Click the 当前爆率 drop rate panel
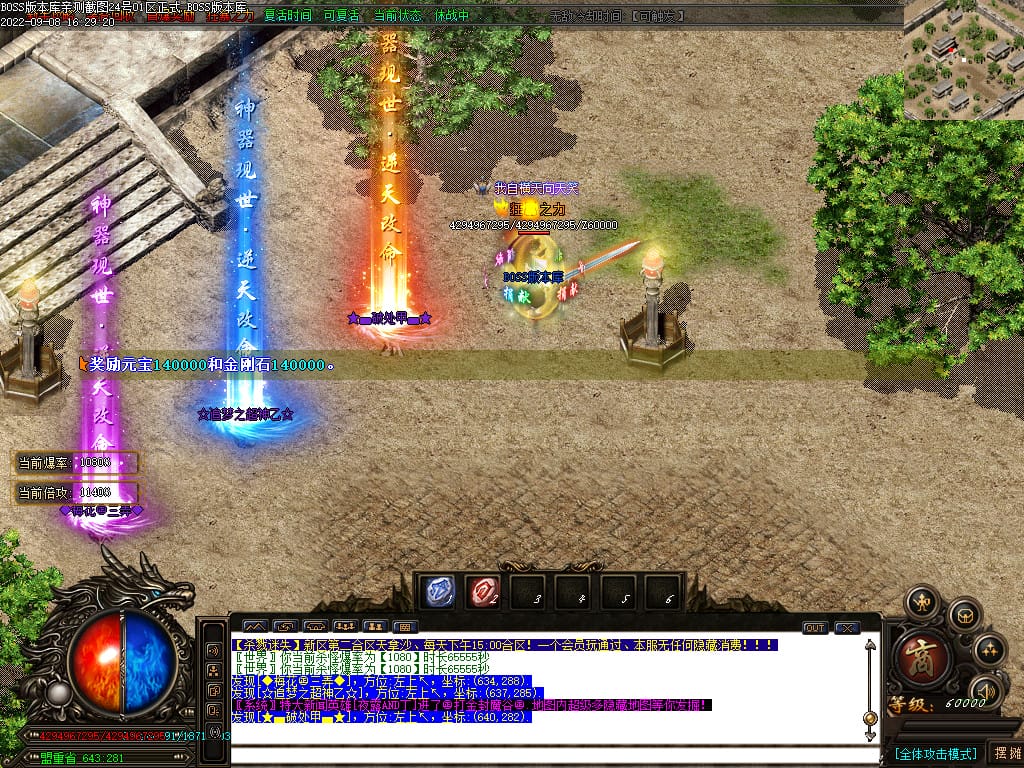1024x768 pixels. 76,463
